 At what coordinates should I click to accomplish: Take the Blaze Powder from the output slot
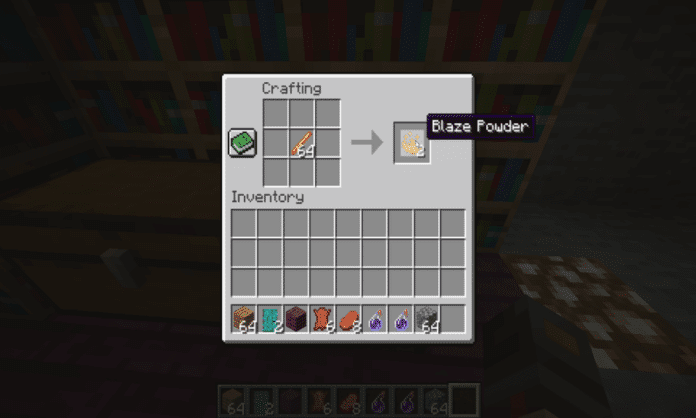pyautogui.click(x=411, y=142)
